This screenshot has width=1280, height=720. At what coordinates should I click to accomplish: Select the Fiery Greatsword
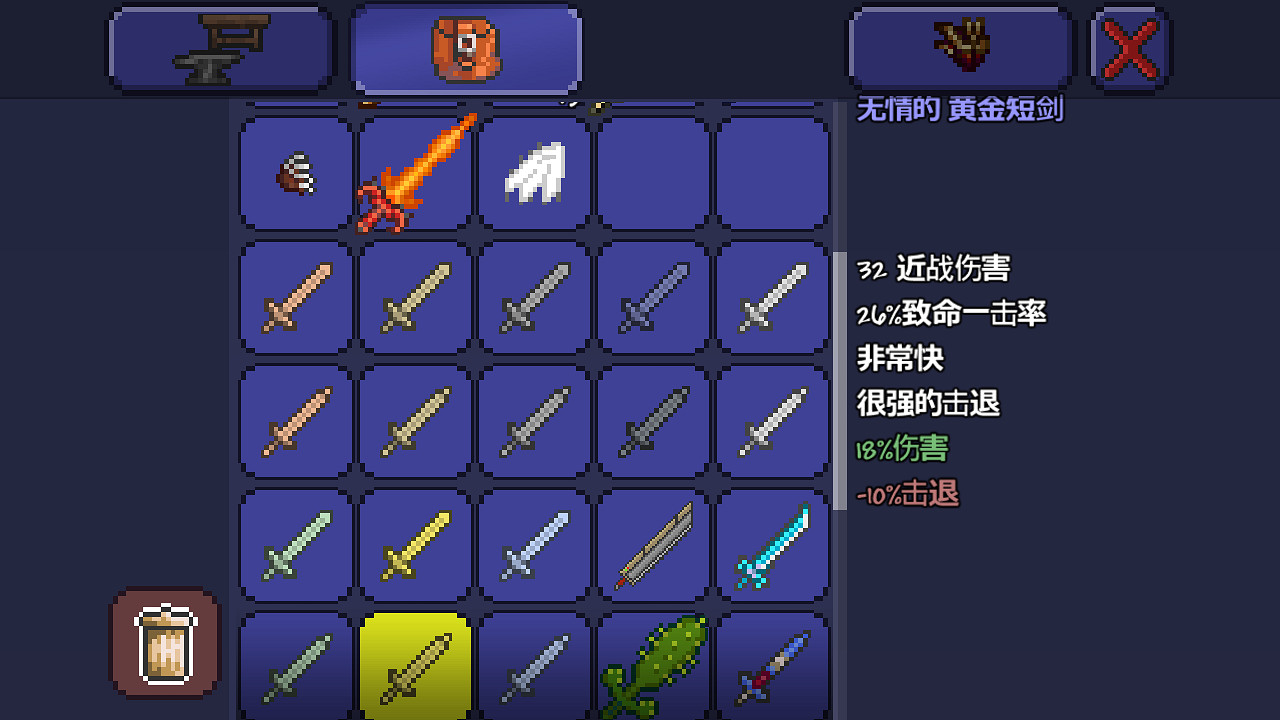coord(413,173)
